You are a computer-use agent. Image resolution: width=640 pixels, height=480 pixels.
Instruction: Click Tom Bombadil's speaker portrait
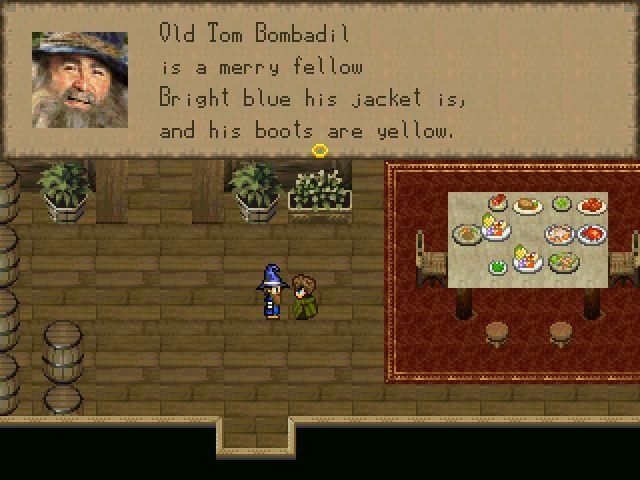click(79, 79)
